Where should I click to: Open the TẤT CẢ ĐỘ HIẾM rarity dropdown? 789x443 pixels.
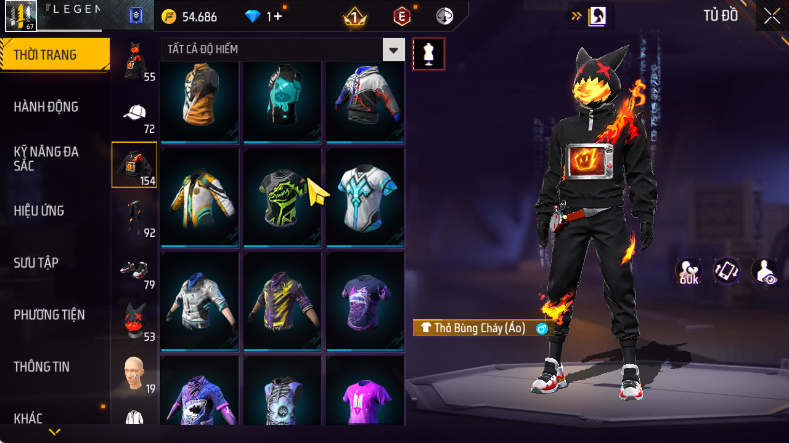coord(394,50)
